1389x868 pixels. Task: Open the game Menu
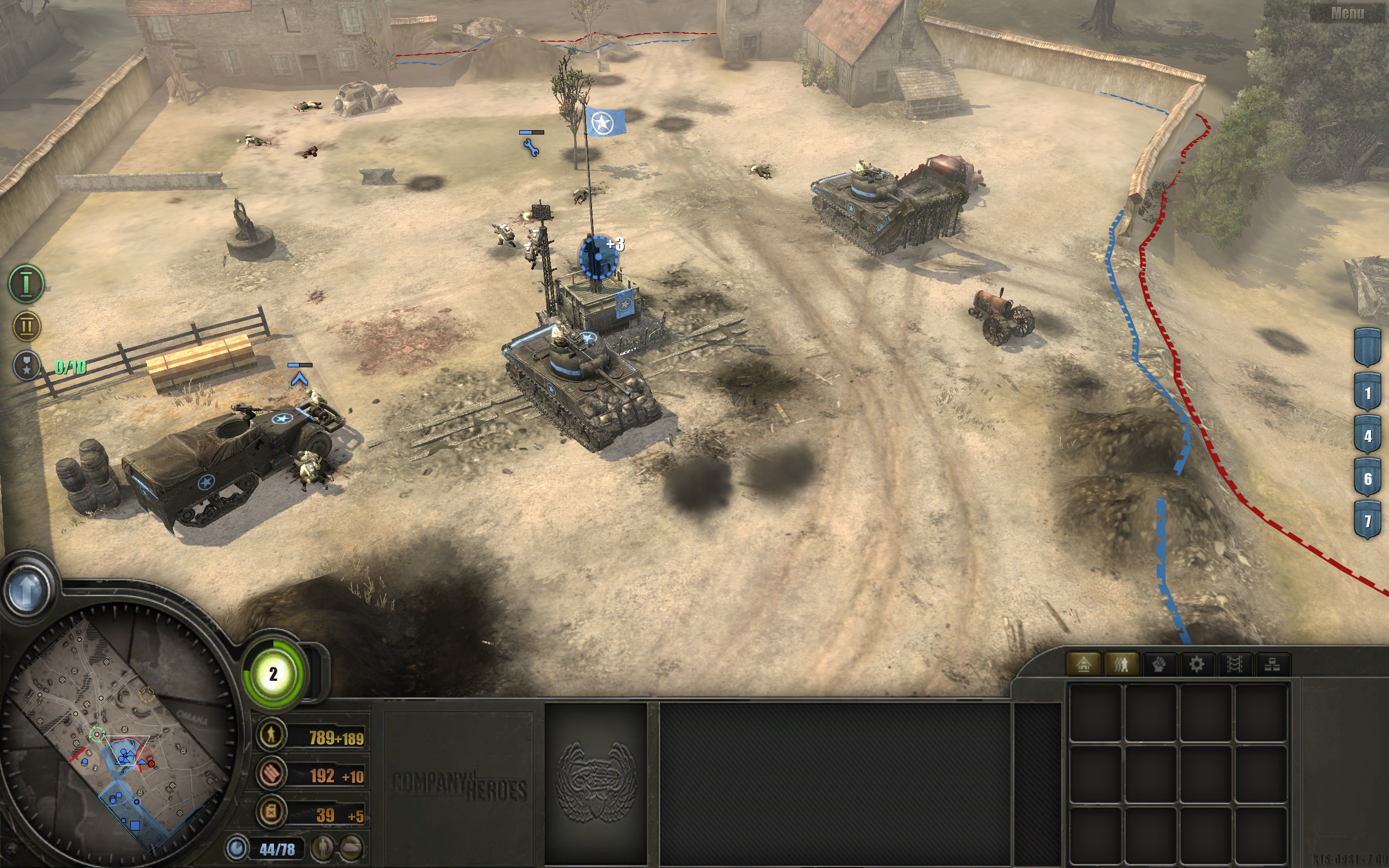click(1347, 13)
